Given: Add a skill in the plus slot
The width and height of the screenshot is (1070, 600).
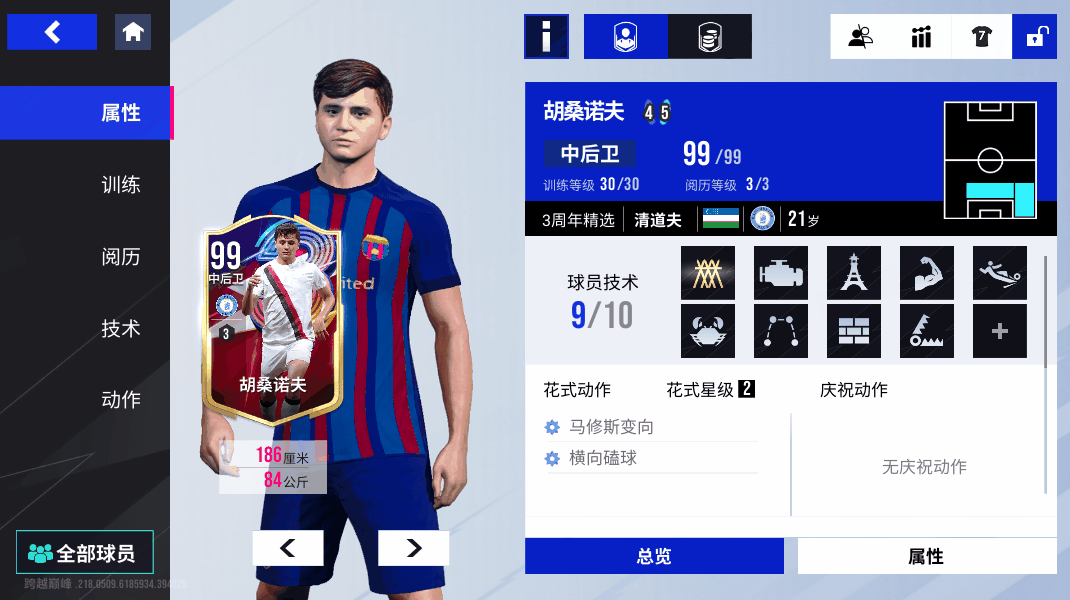Looking at the screenshot, I should (x=1000, y=331).
